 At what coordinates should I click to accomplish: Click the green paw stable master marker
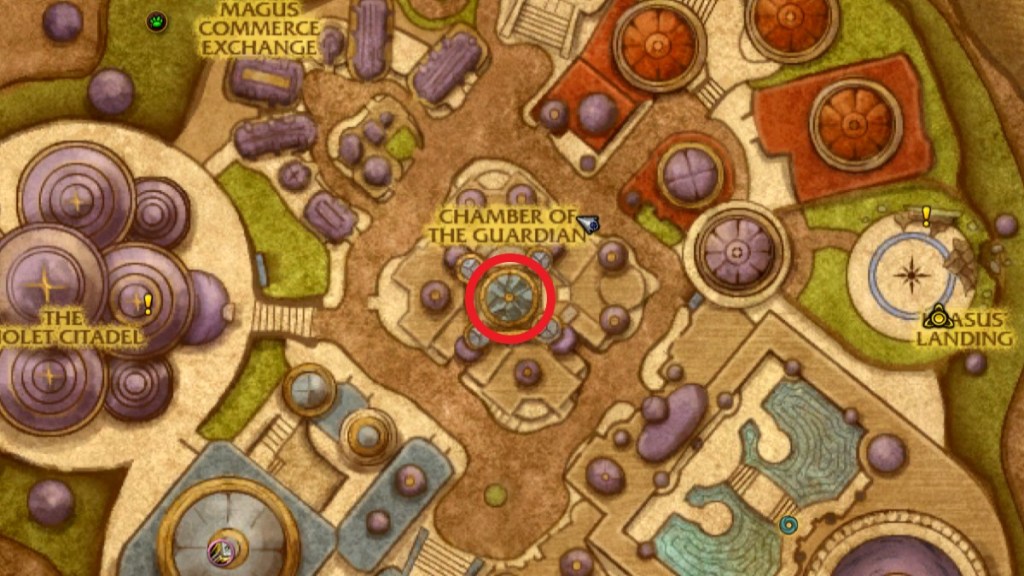pos(157,21)
